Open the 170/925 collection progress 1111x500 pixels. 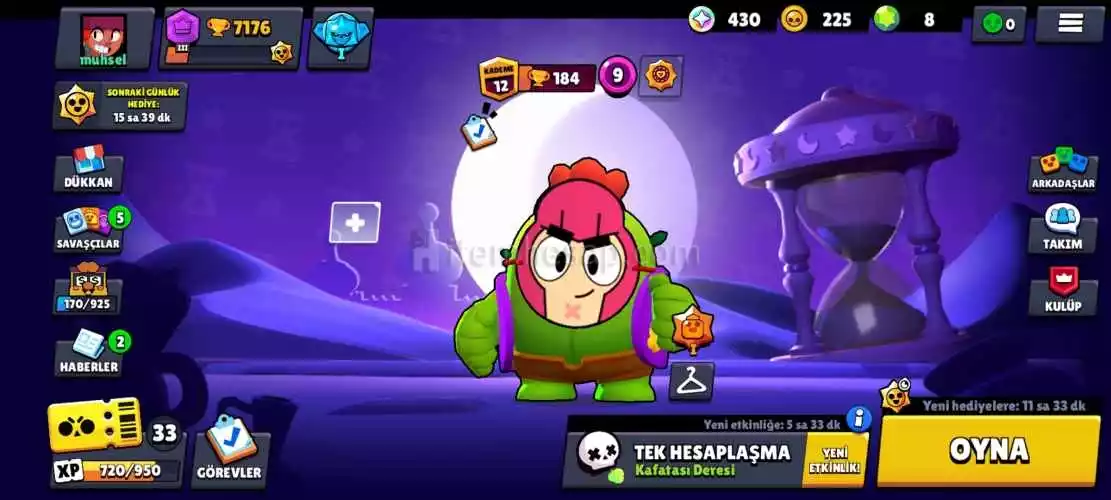89,291
